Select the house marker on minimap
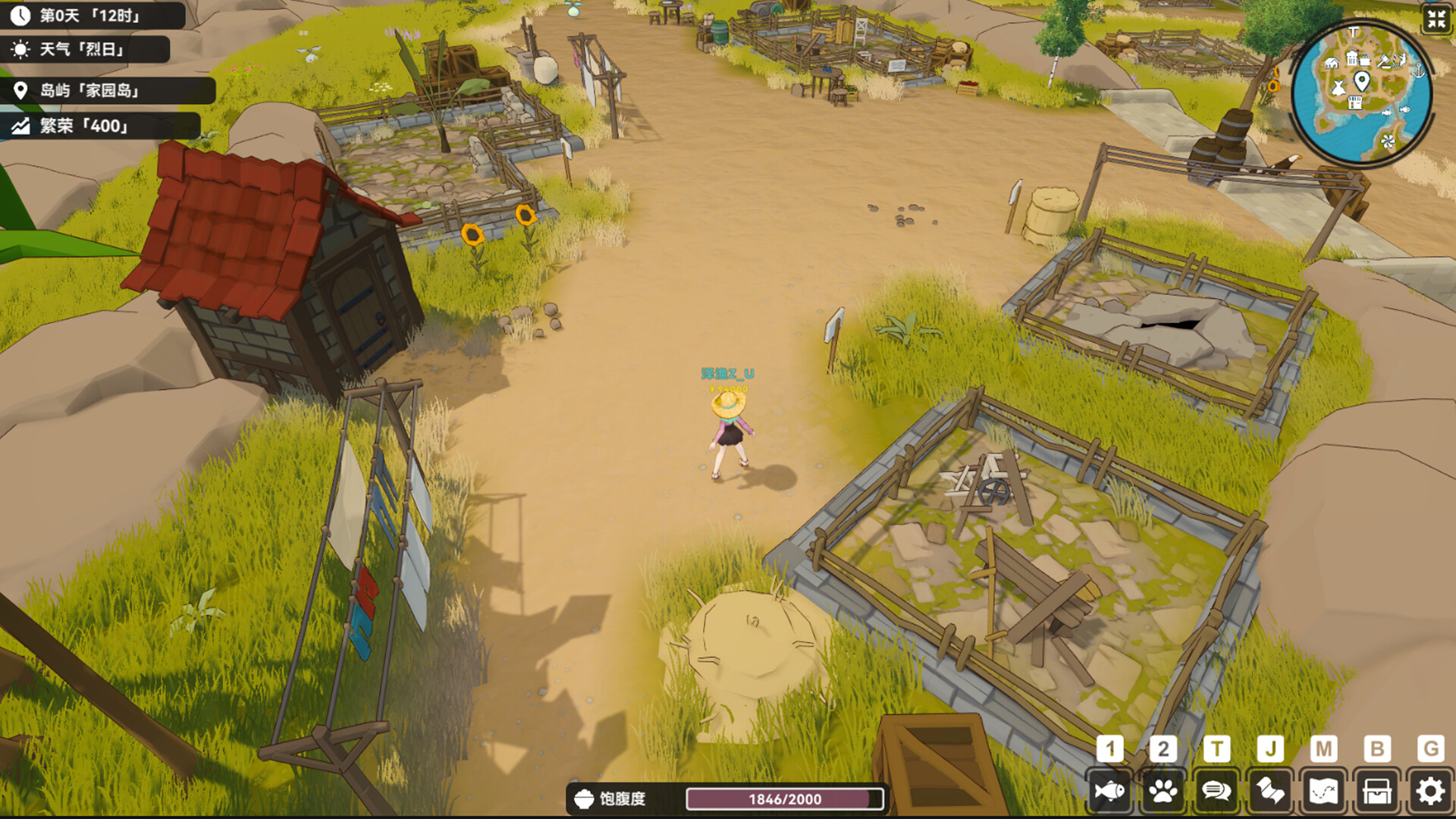The width and height of the screenshot is (1456, 819). [1331, 63]
